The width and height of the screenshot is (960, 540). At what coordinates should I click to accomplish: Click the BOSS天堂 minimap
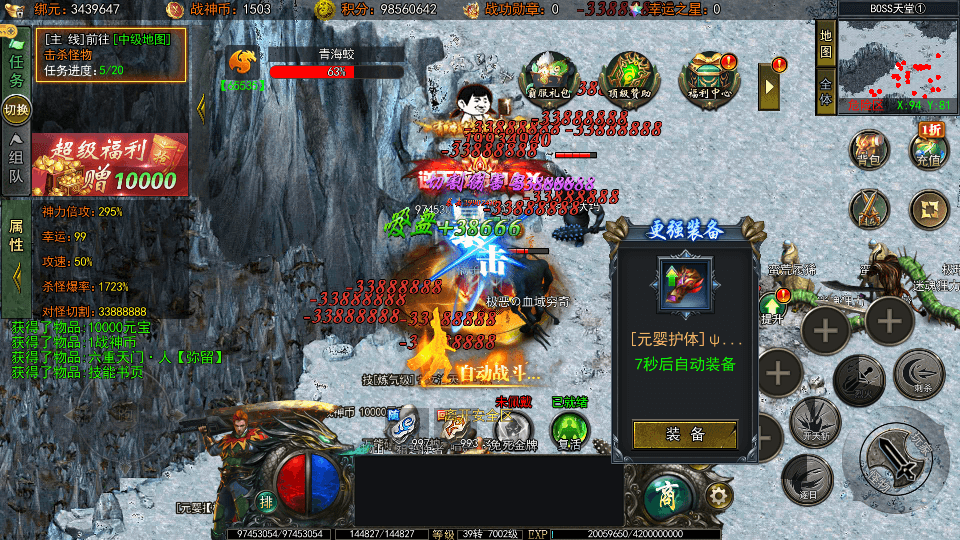(897, 62)
